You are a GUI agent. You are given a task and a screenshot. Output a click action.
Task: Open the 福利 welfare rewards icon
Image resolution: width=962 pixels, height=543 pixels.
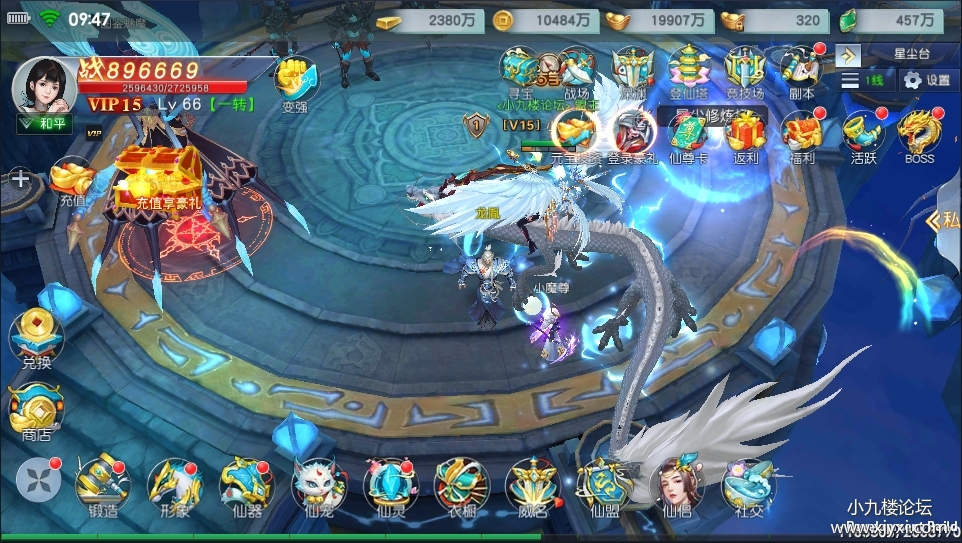pyautogui.click(x=802, y=135)
